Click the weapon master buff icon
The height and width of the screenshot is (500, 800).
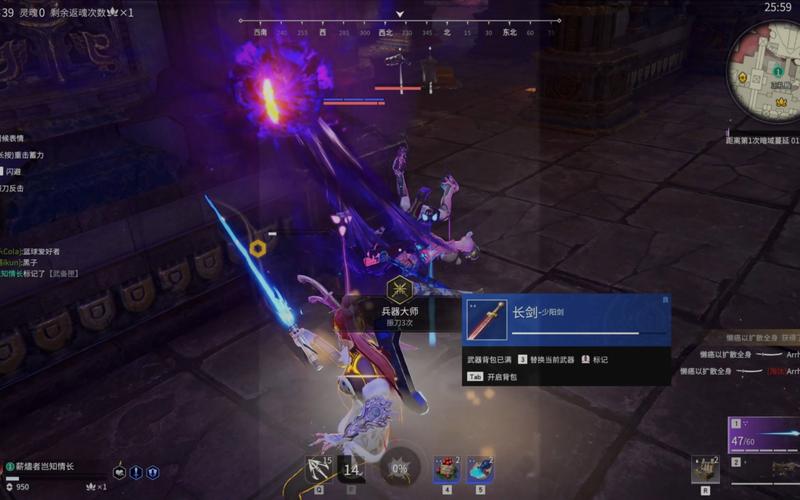click(x=399, y=291)
